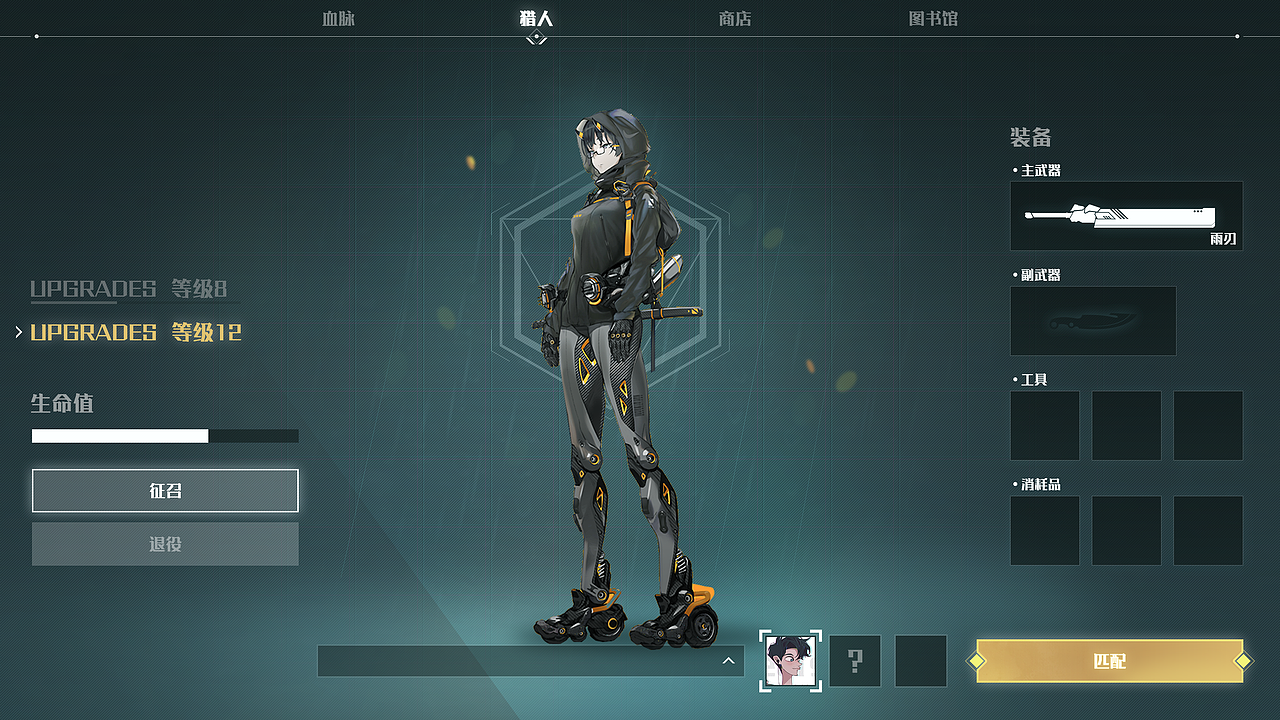The height and width of the screenshot is (720, 1280).
Task: Open the character portrait thumbnail
Action: tap(790, 660)
